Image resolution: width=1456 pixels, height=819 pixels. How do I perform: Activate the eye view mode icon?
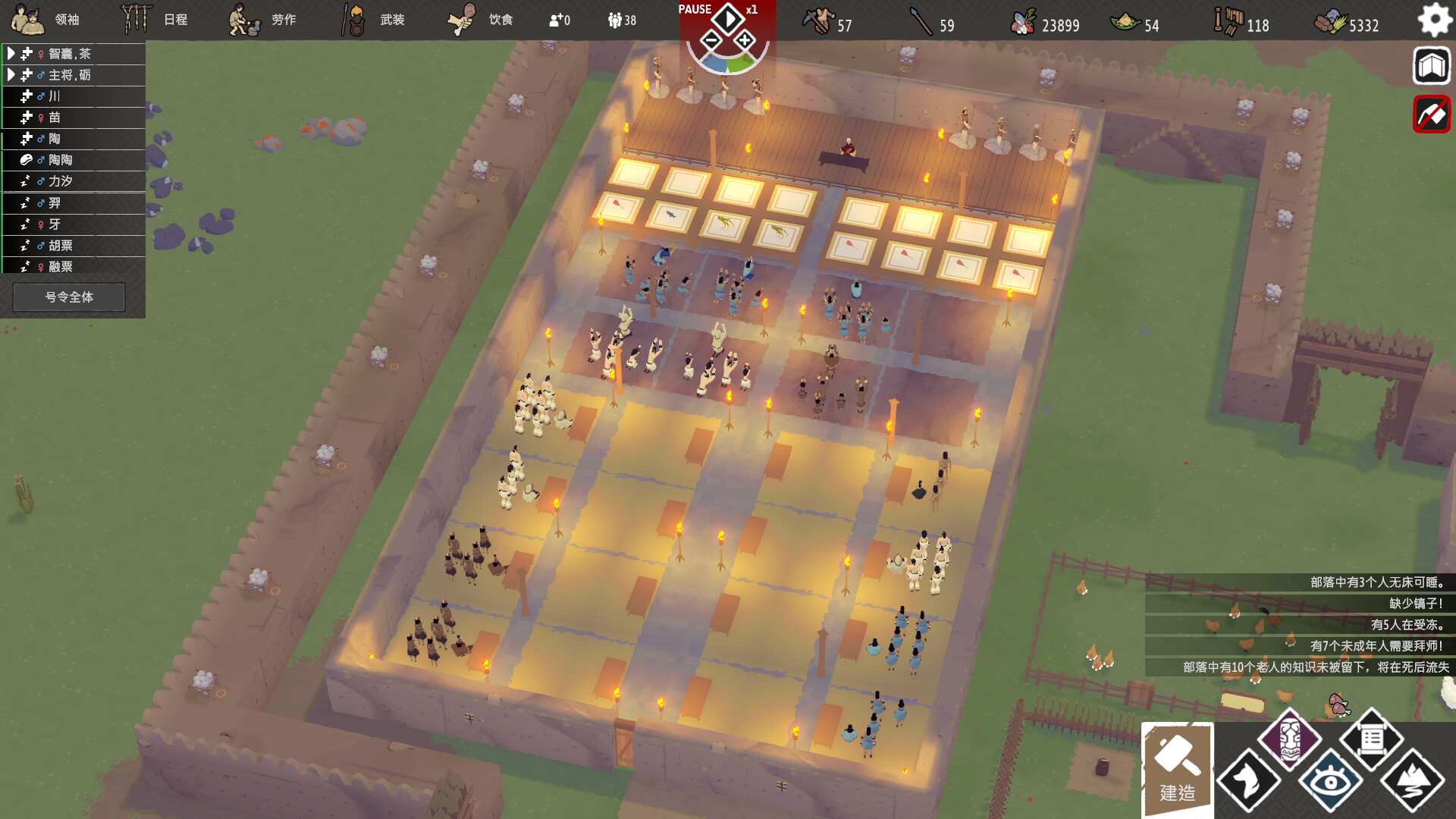(1330, 781)
